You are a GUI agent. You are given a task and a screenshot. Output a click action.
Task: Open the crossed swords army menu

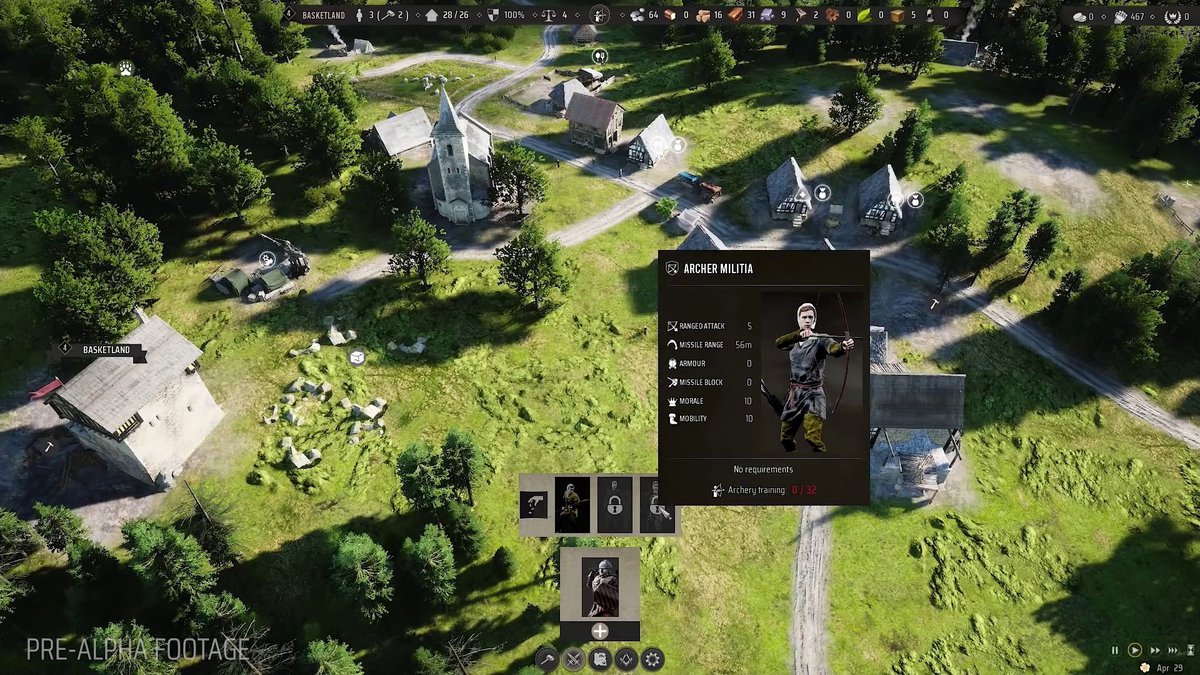coord(573,659)
